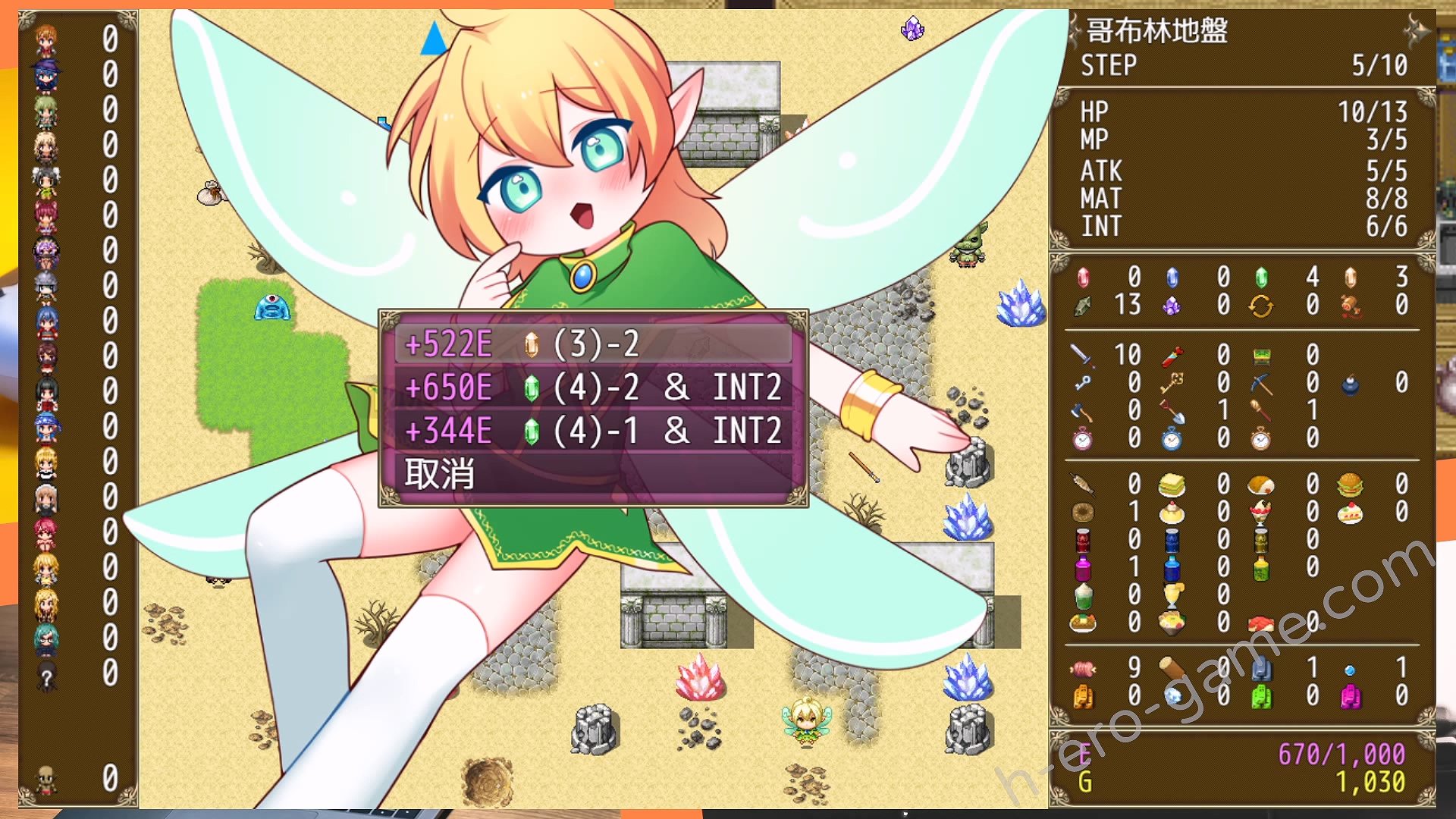1456x819 pixels.
Task: Choose the hamburger food icon
Action: pos(1351,485)
